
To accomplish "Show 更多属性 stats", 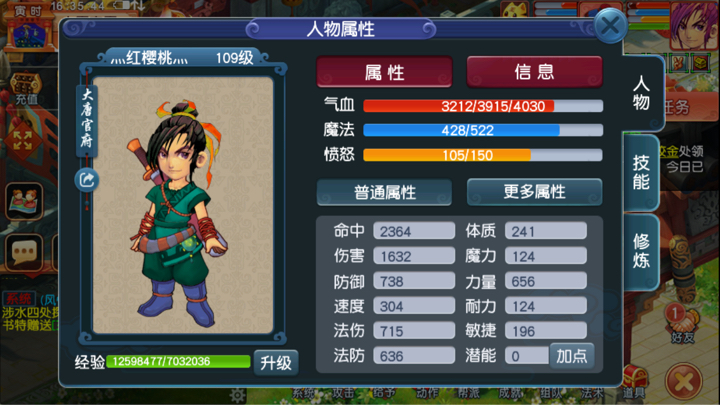I will click(x=534, y=192).
